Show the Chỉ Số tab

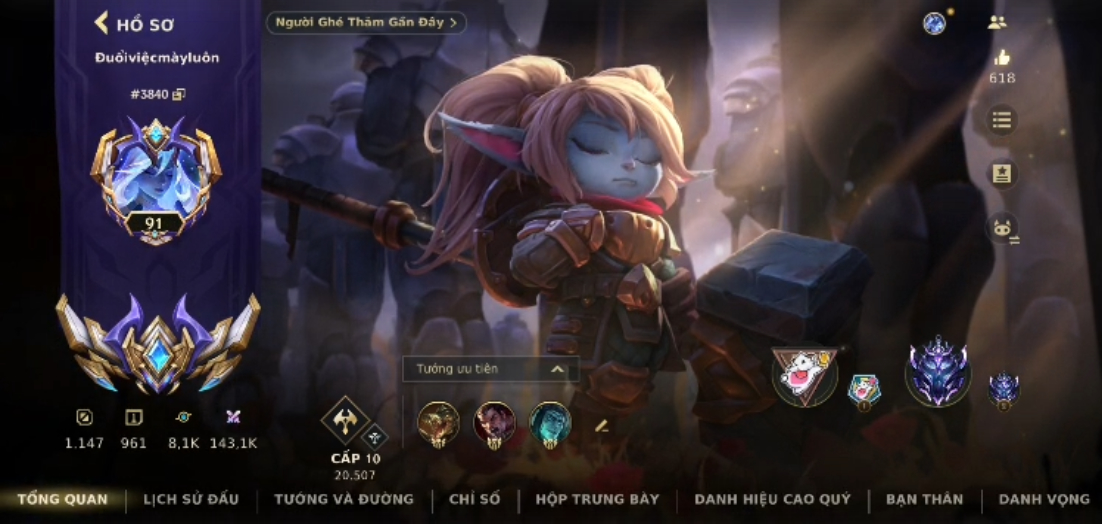pos(474,499)
